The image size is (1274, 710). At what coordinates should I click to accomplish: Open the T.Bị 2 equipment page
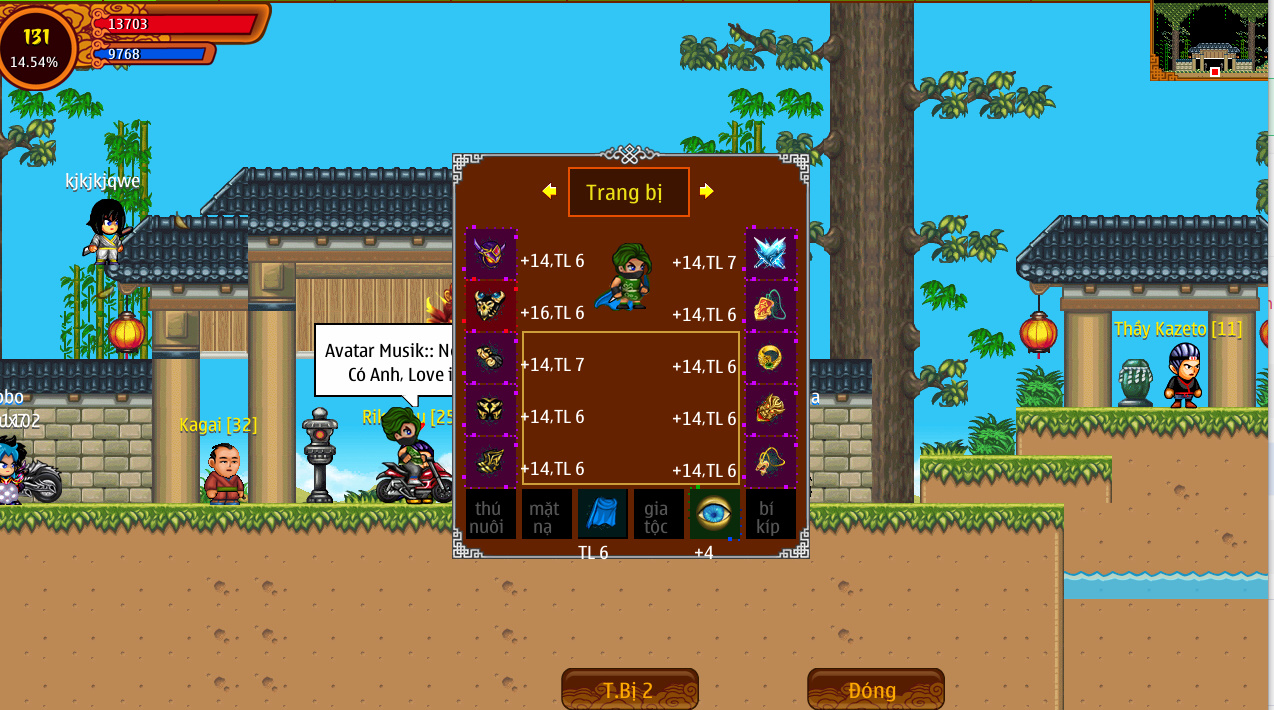pyautogui.click(x=629, y=689)
